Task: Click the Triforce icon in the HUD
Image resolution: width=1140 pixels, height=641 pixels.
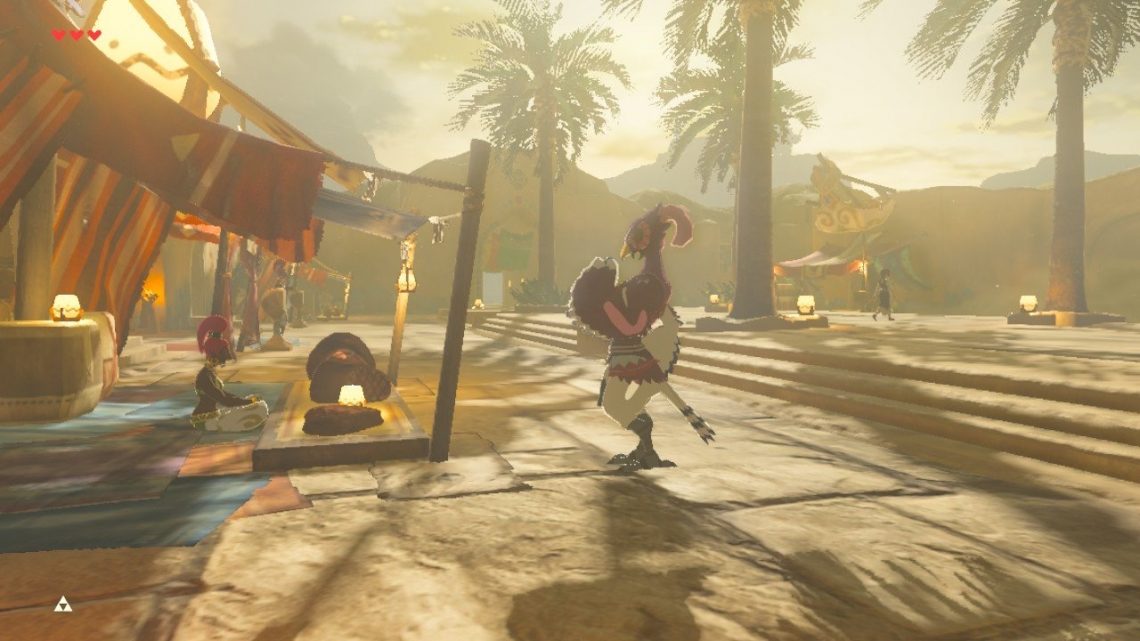Action: click(63, 603)
